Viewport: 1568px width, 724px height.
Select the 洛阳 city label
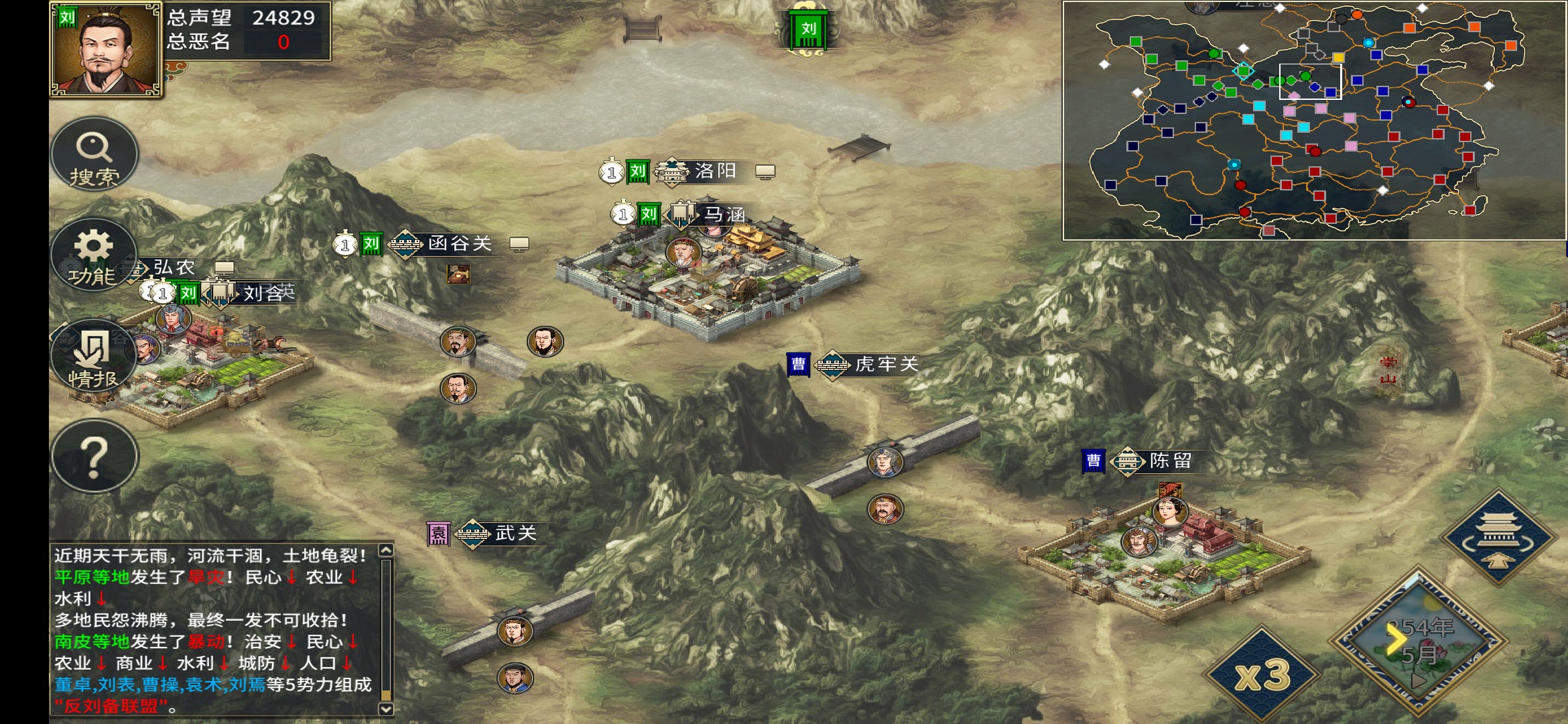(x=714, y=172)
